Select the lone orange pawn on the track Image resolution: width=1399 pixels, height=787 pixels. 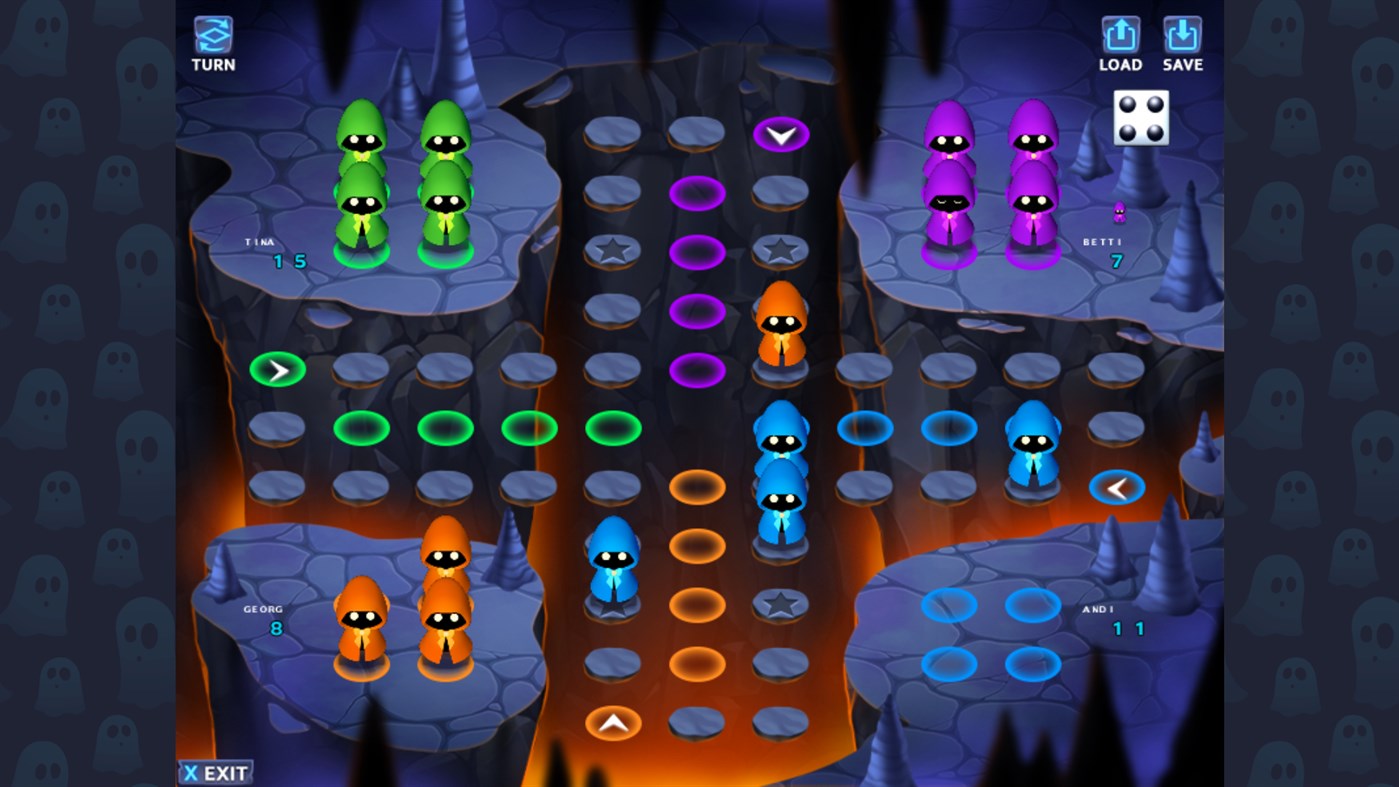point(781,320)
